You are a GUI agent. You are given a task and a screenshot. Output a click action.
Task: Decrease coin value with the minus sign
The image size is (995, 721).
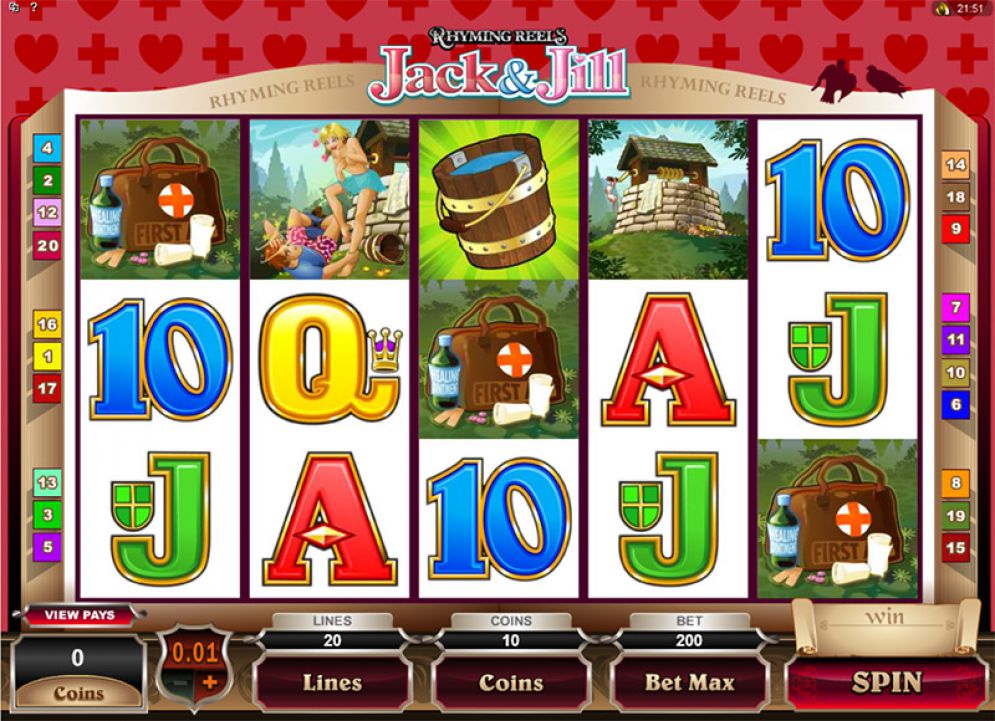pyautogui.click(x=180, y=682)
